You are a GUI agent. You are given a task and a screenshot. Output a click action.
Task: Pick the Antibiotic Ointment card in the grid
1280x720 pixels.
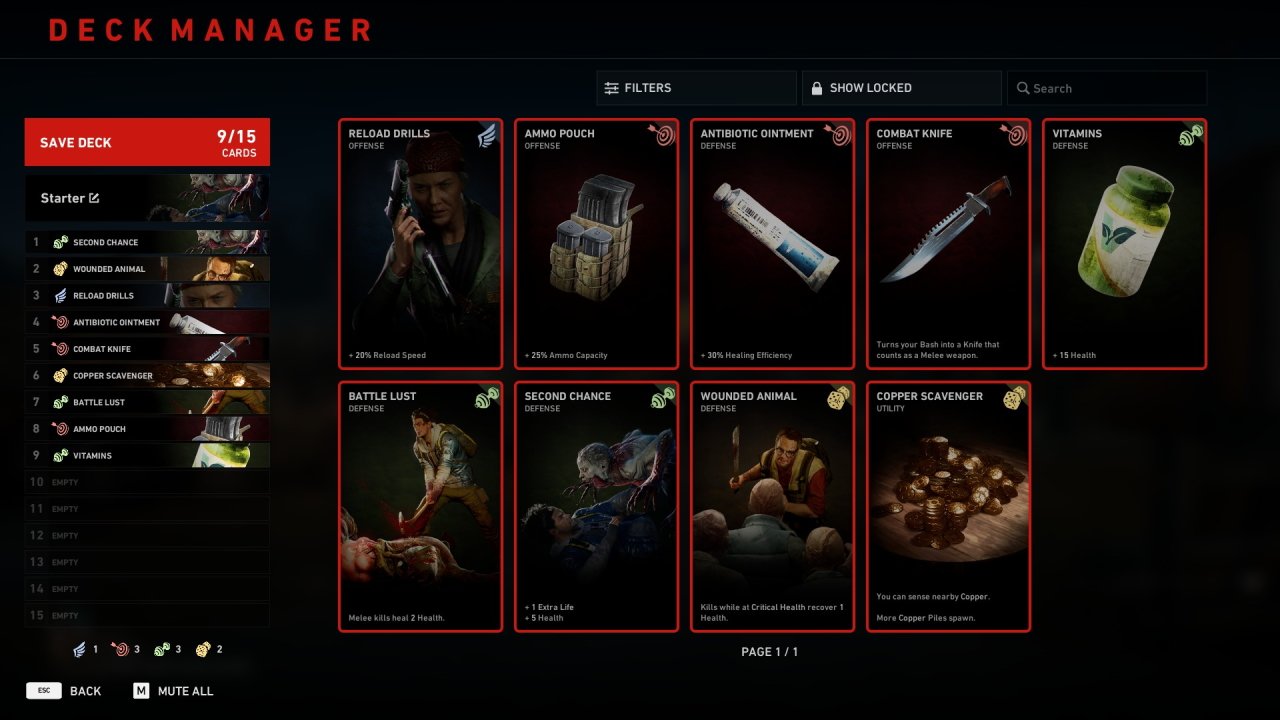pos(772,244)
